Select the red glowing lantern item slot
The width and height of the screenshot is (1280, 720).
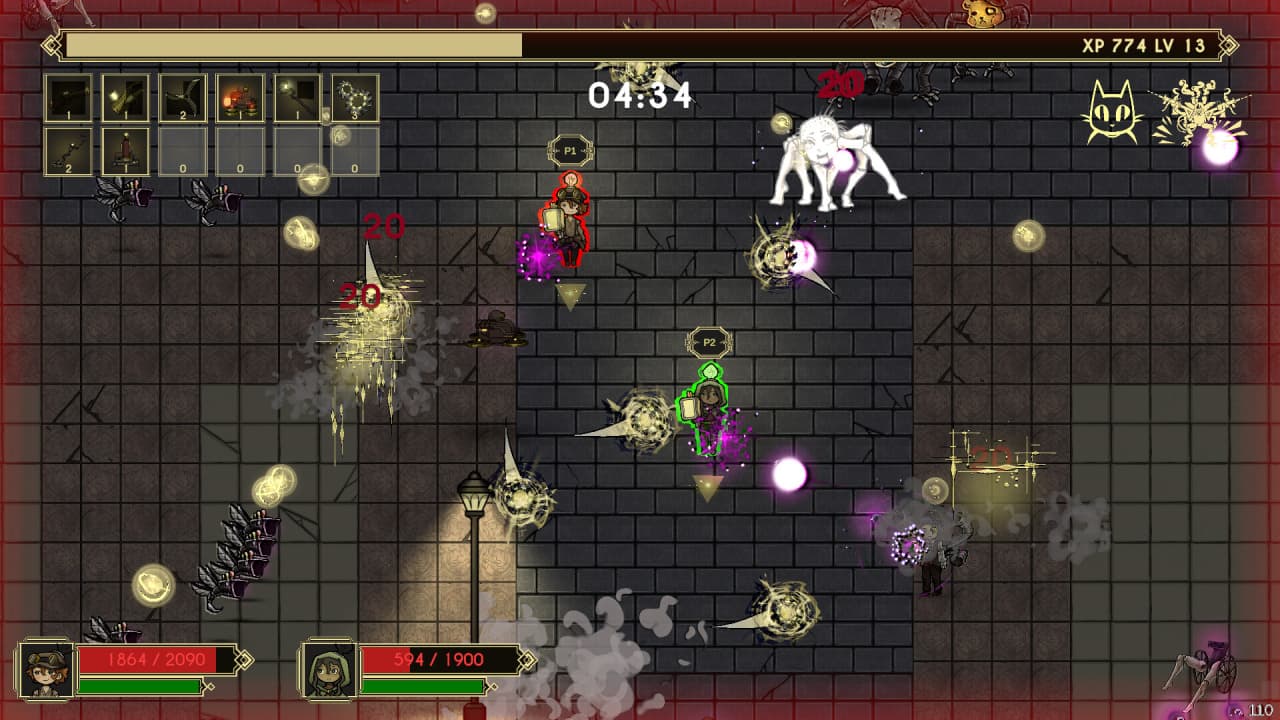(240, 98)
